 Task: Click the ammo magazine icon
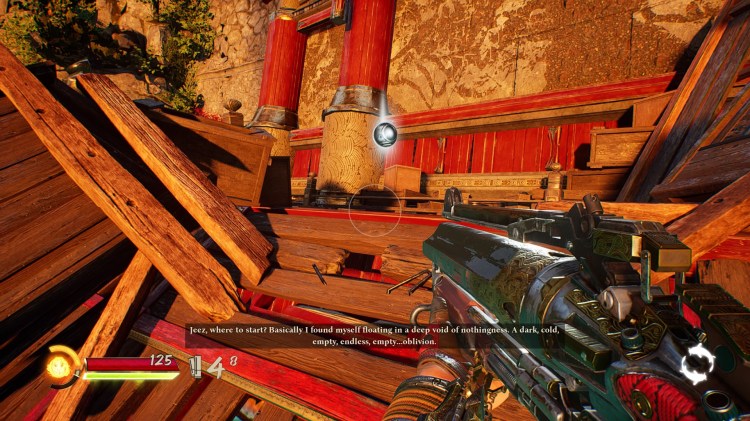(x=194, y=368)
